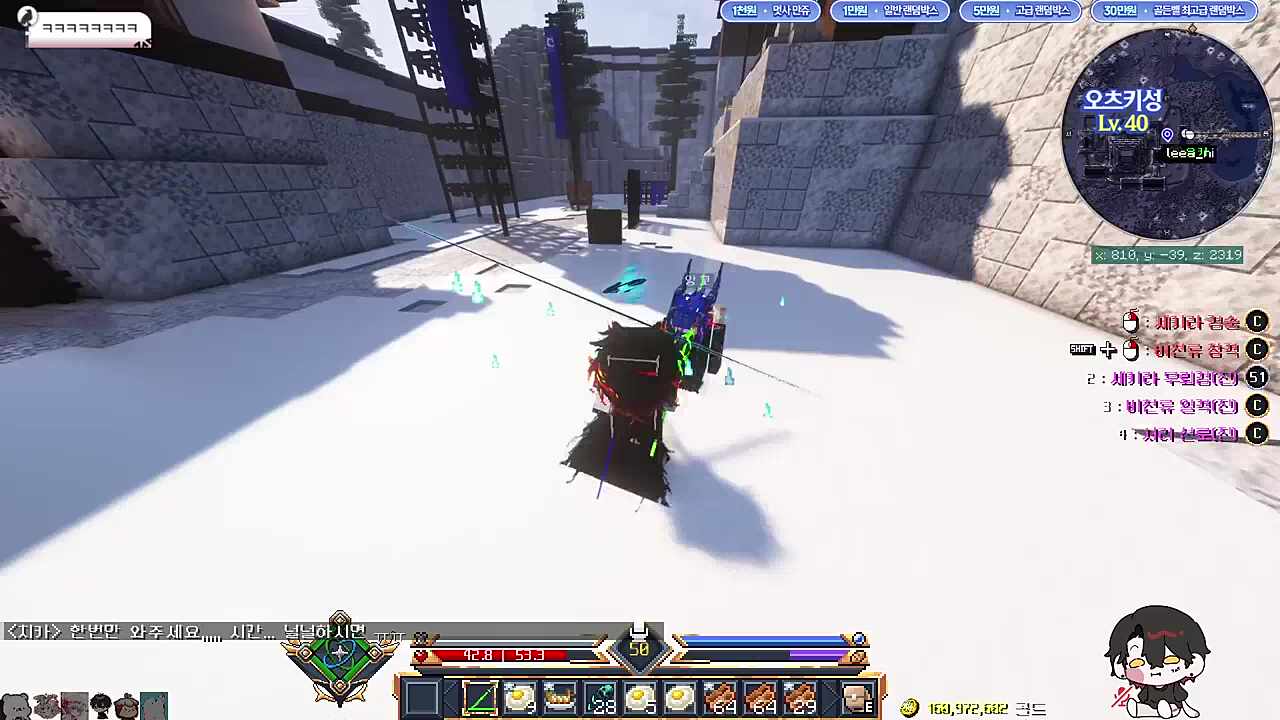Select the green sword hotbar slot

480,697
